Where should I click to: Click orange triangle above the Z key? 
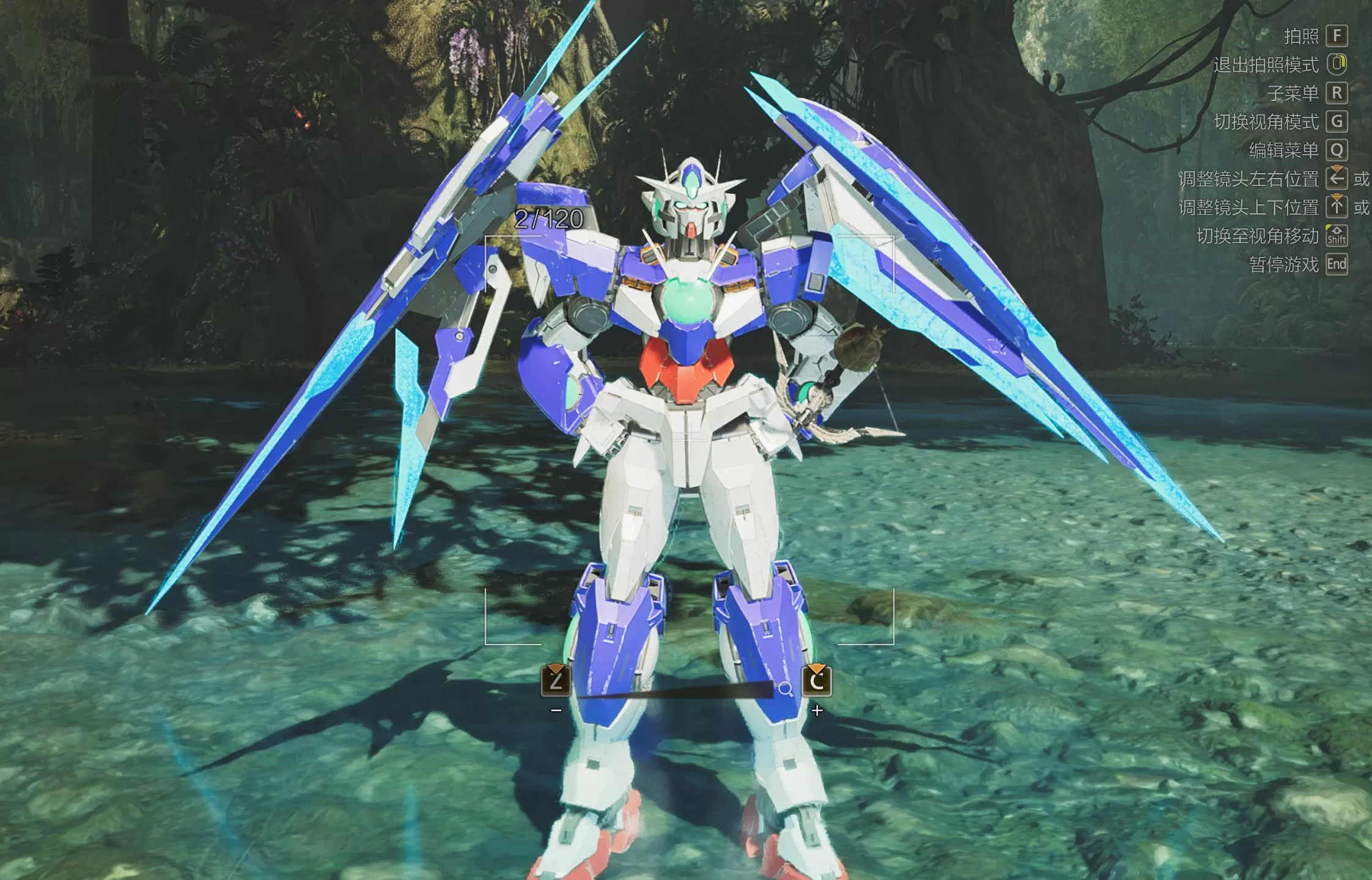click(x=555, y=668)
